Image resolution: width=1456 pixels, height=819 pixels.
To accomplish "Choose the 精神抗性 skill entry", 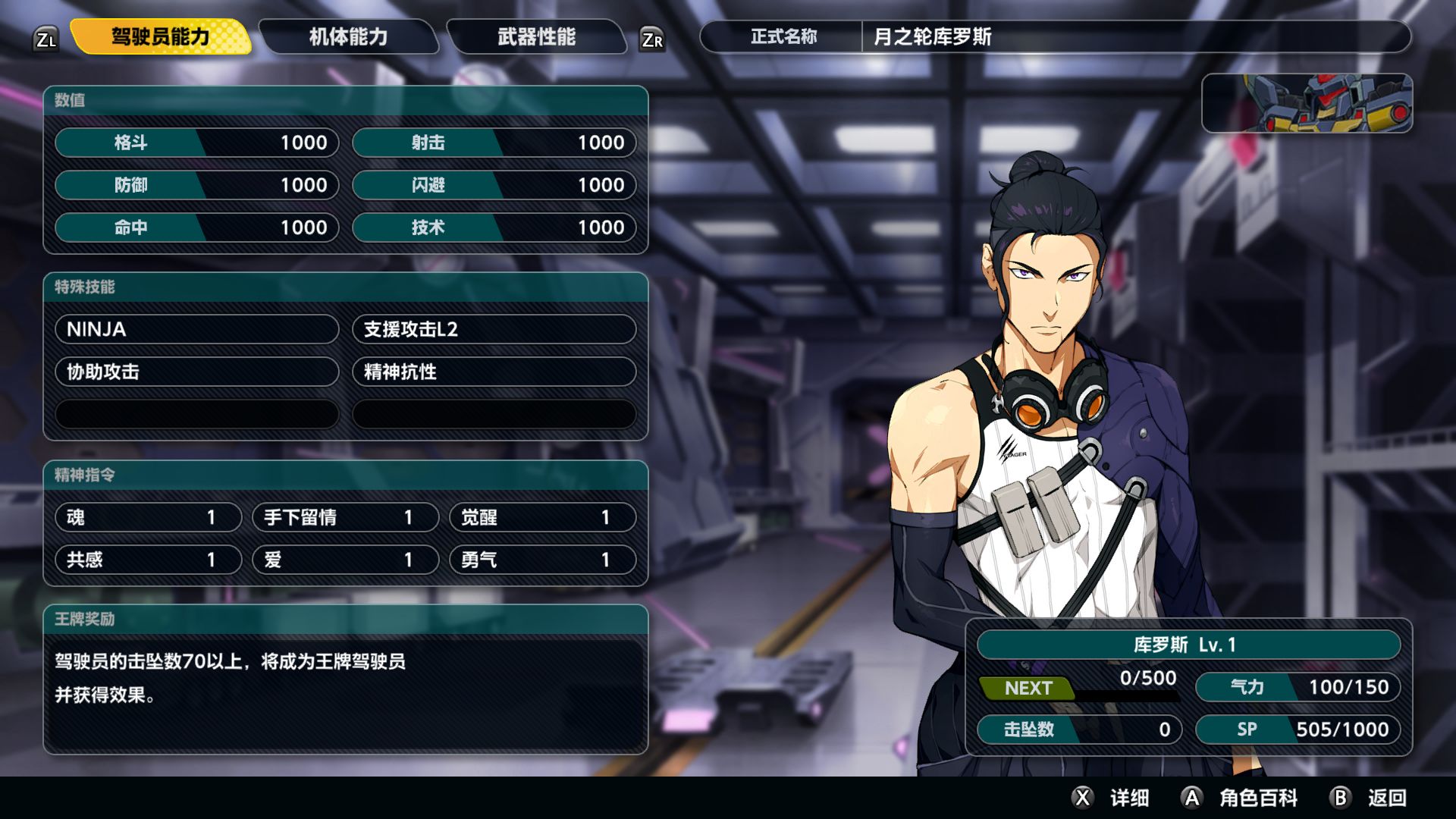I will pos(494,372).
